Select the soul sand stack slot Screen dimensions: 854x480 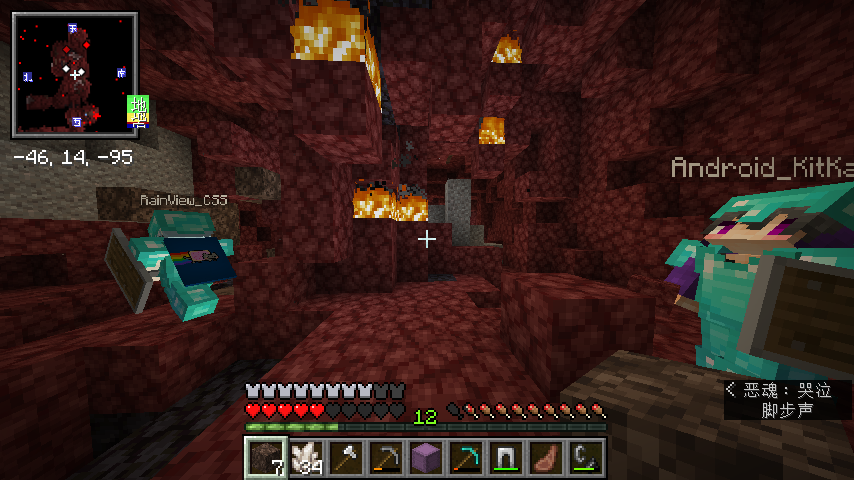tap(265, 457)
